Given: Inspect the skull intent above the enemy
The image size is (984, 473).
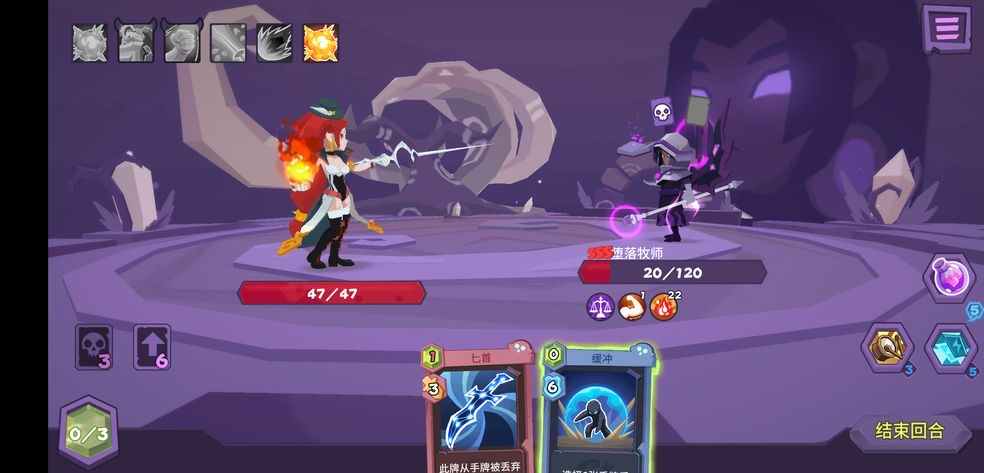Looking at the screenshot, I should tap(661, 112).
